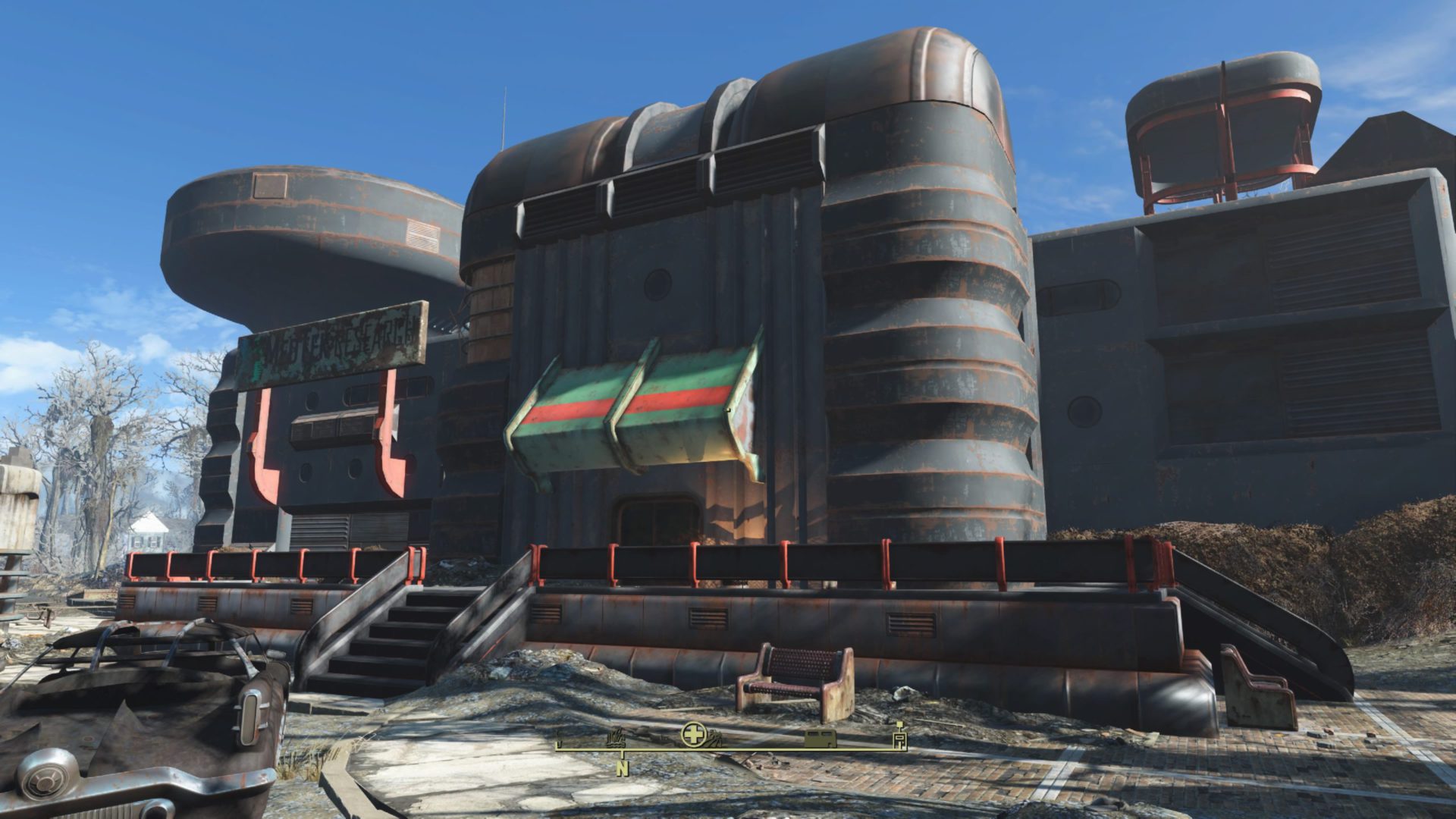
Task: Click the medical cross compass marker
Action: click(x=693, y=733)
